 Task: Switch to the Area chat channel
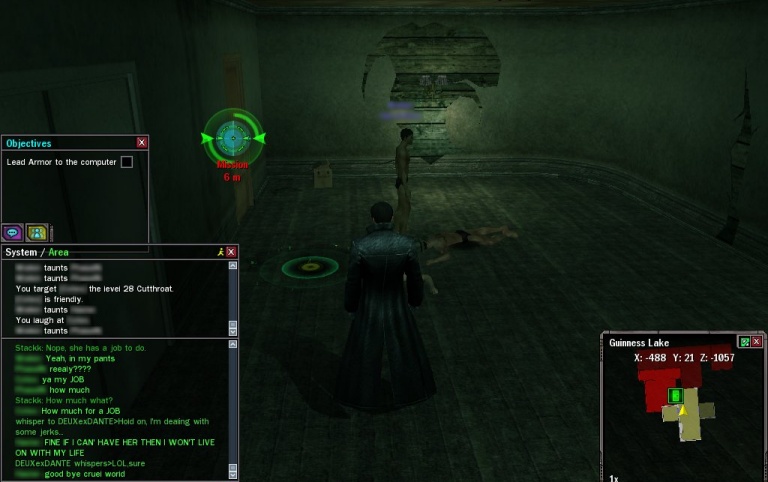coord(59,252)
